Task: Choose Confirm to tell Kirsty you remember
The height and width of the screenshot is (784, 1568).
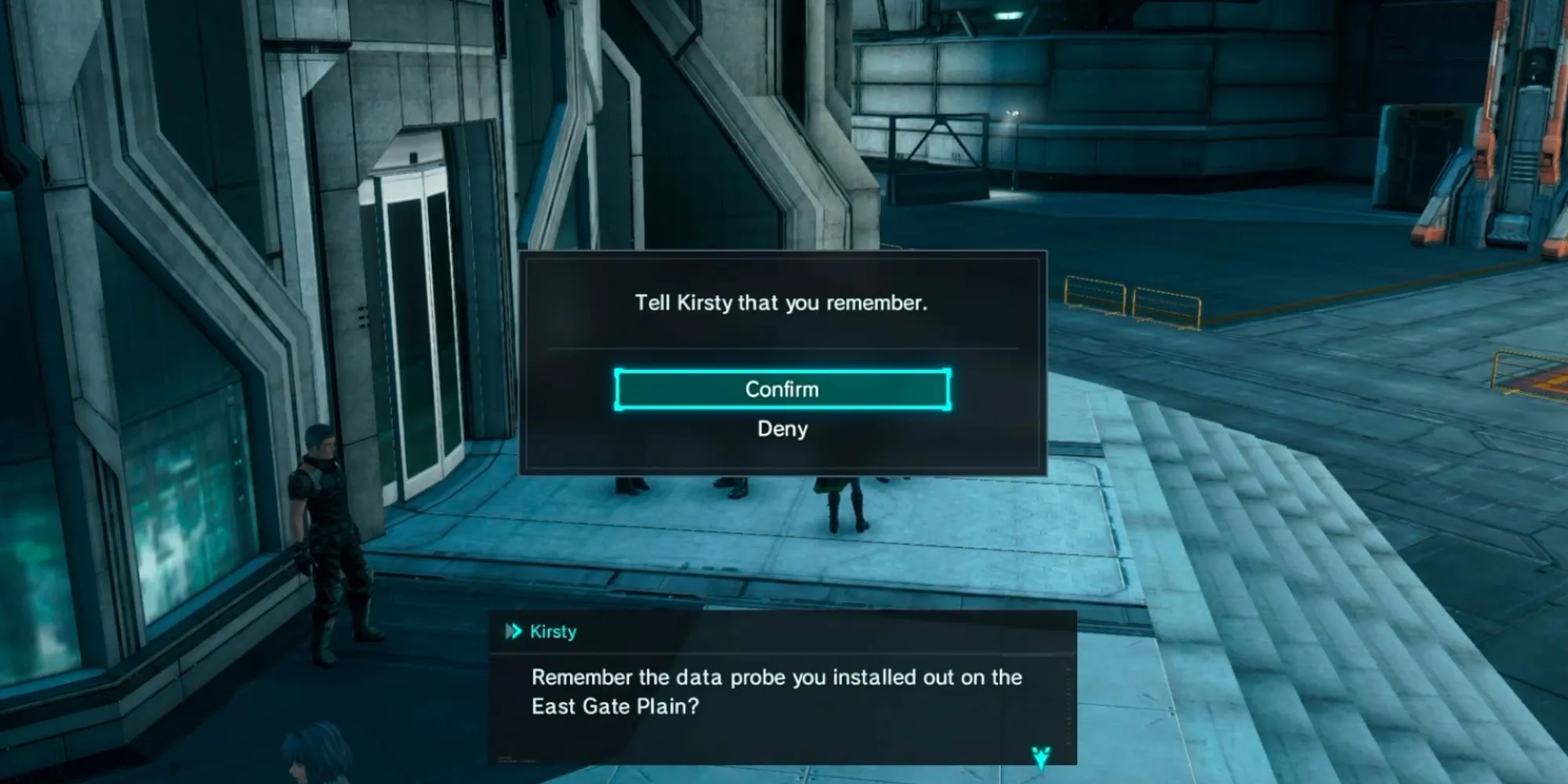Action: [x=782, y=390]
